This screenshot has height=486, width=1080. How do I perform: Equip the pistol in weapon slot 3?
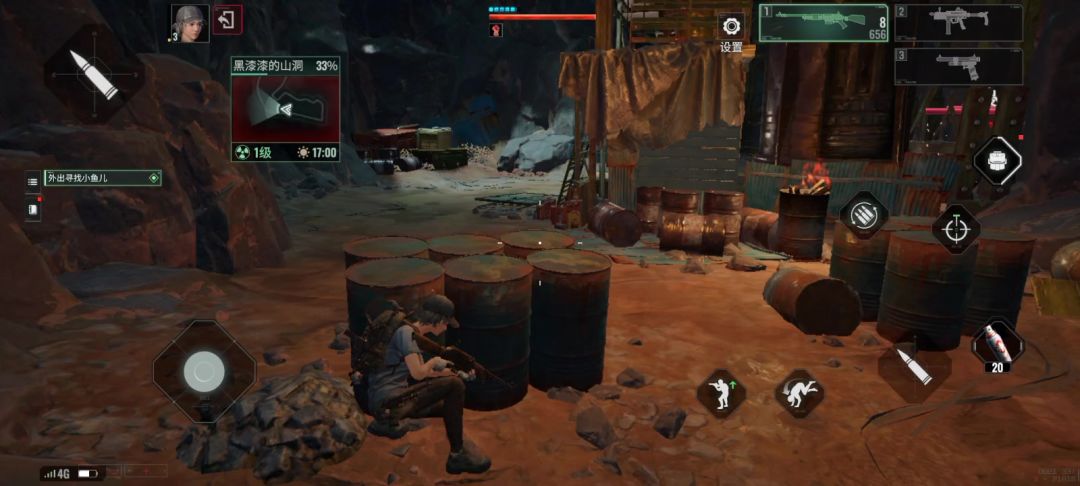958,66
